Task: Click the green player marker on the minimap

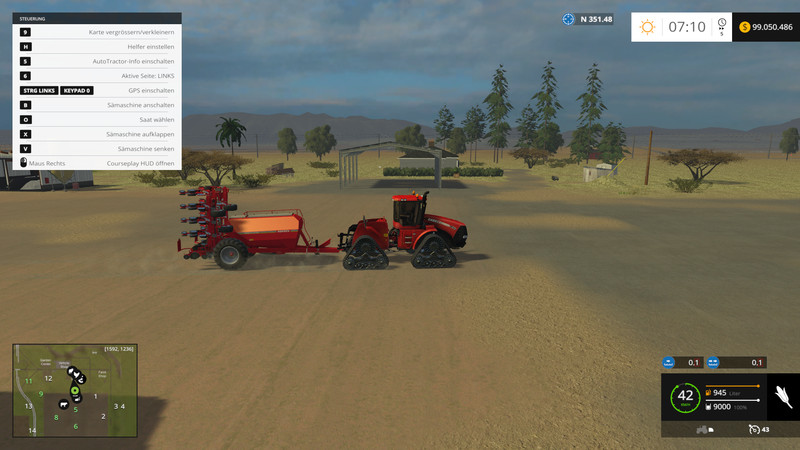Action: (75, 390)
